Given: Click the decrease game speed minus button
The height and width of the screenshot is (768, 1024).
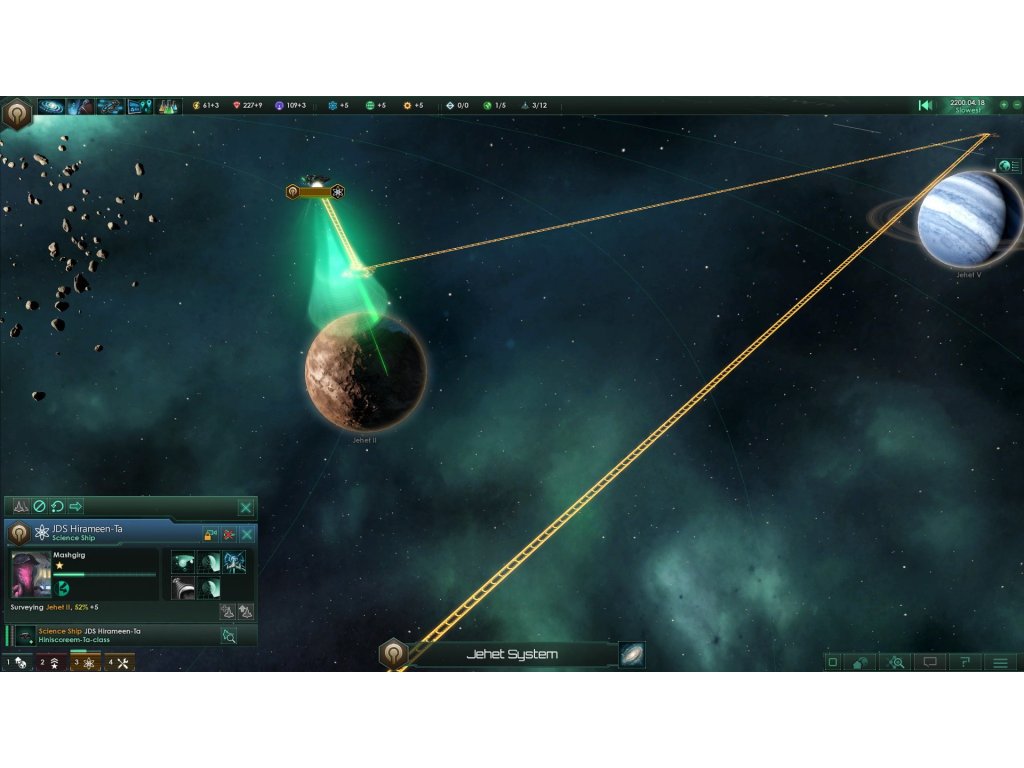Looking at the screenshot, I should (x=1016, y=105).
